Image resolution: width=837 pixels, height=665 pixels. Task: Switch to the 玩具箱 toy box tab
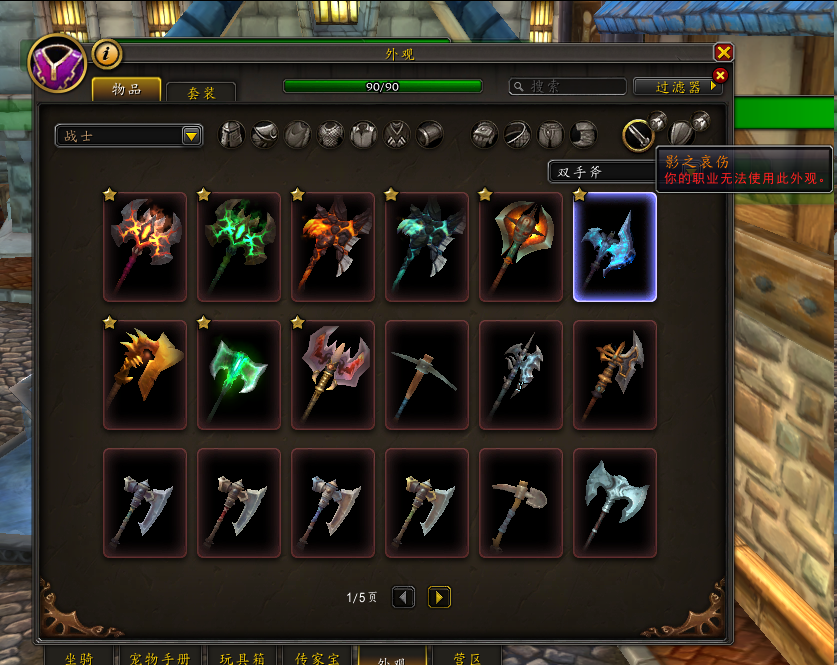(240, 658)
